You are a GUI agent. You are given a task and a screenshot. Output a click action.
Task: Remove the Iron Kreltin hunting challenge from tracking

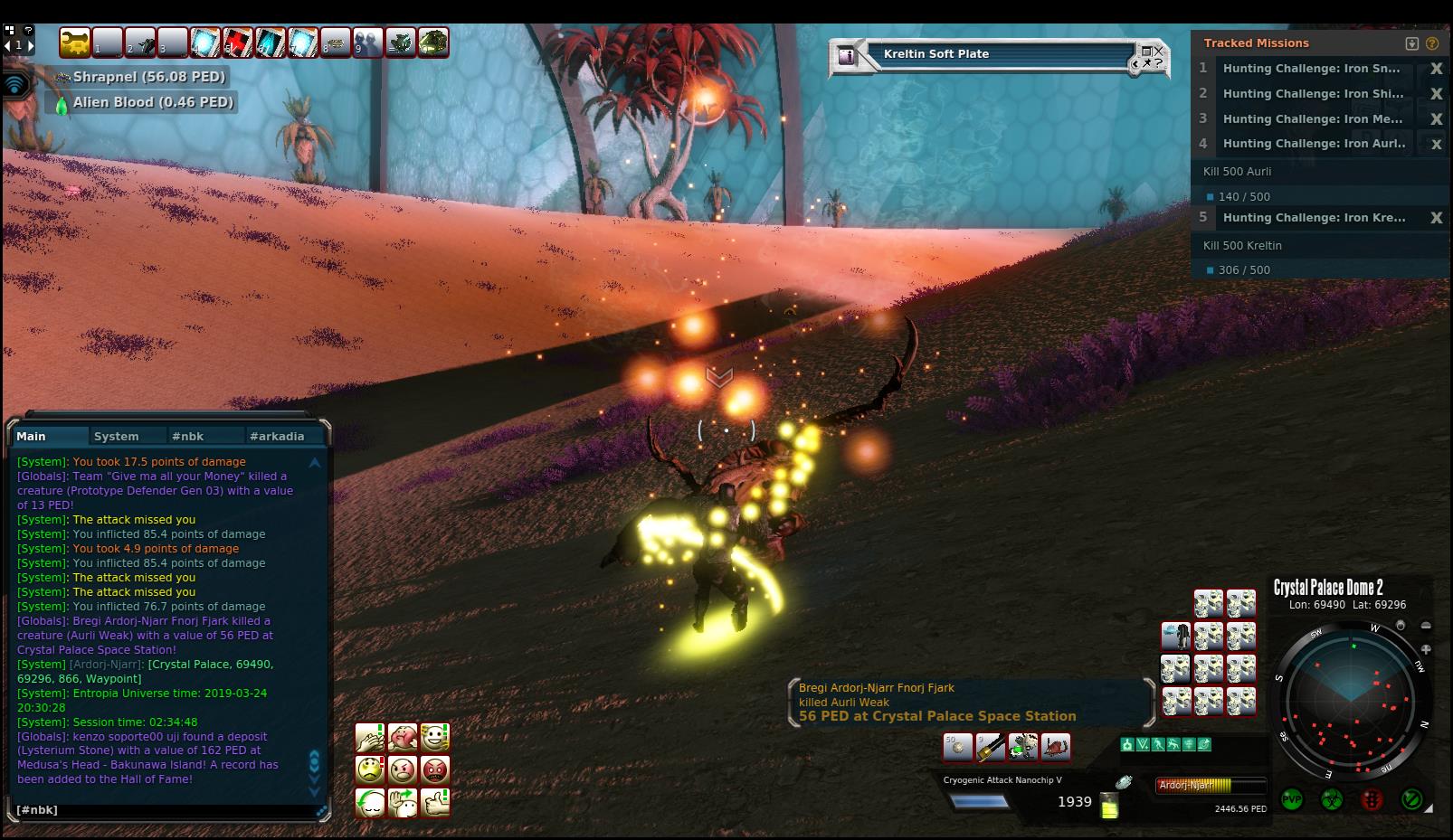[x=1435, y=218]
